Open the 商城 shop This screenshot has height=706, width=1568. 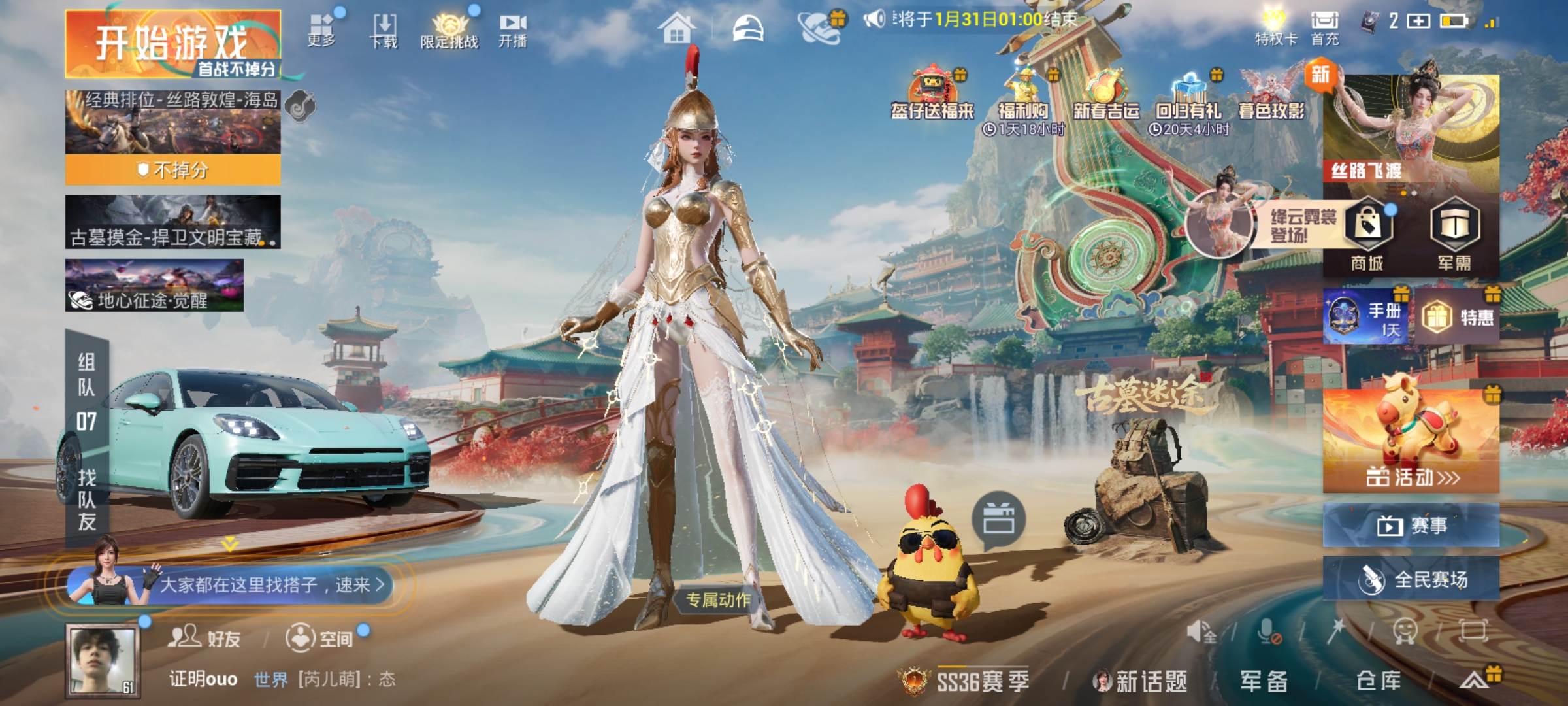click(x=1367, y=235)
